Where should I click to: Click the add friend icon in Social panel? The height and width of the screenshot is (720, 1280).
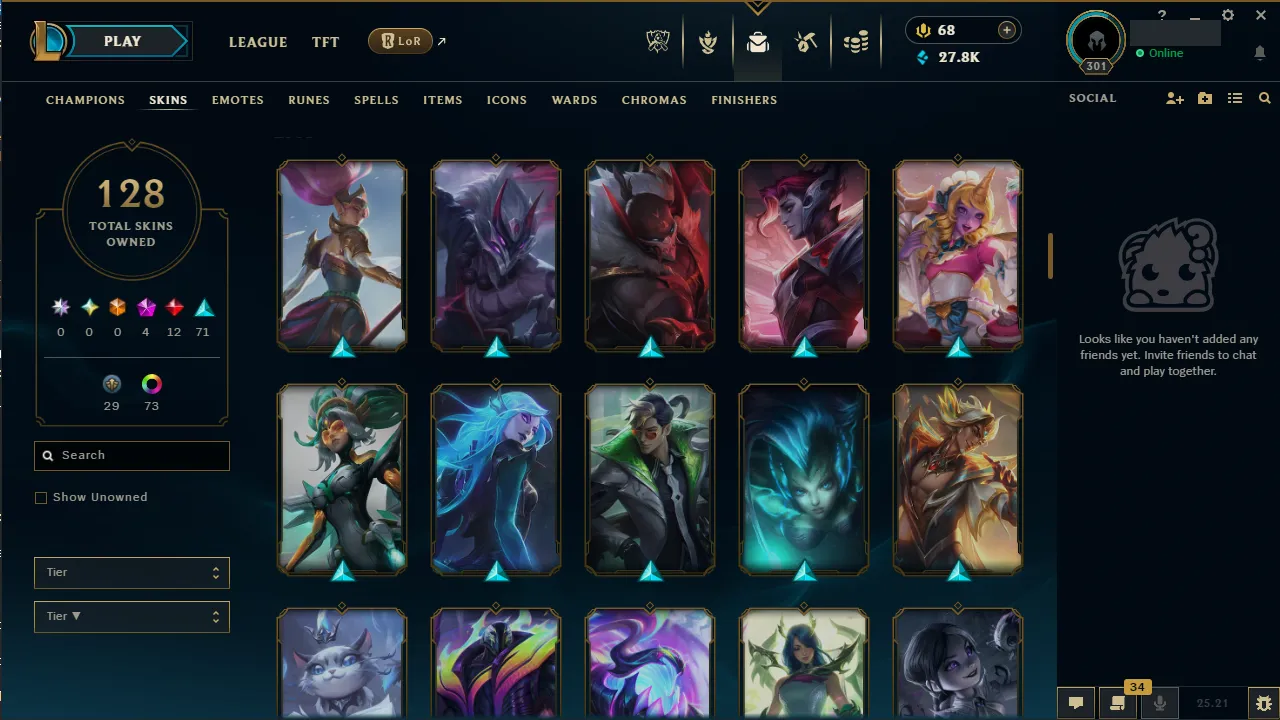tap(1175, 98)
